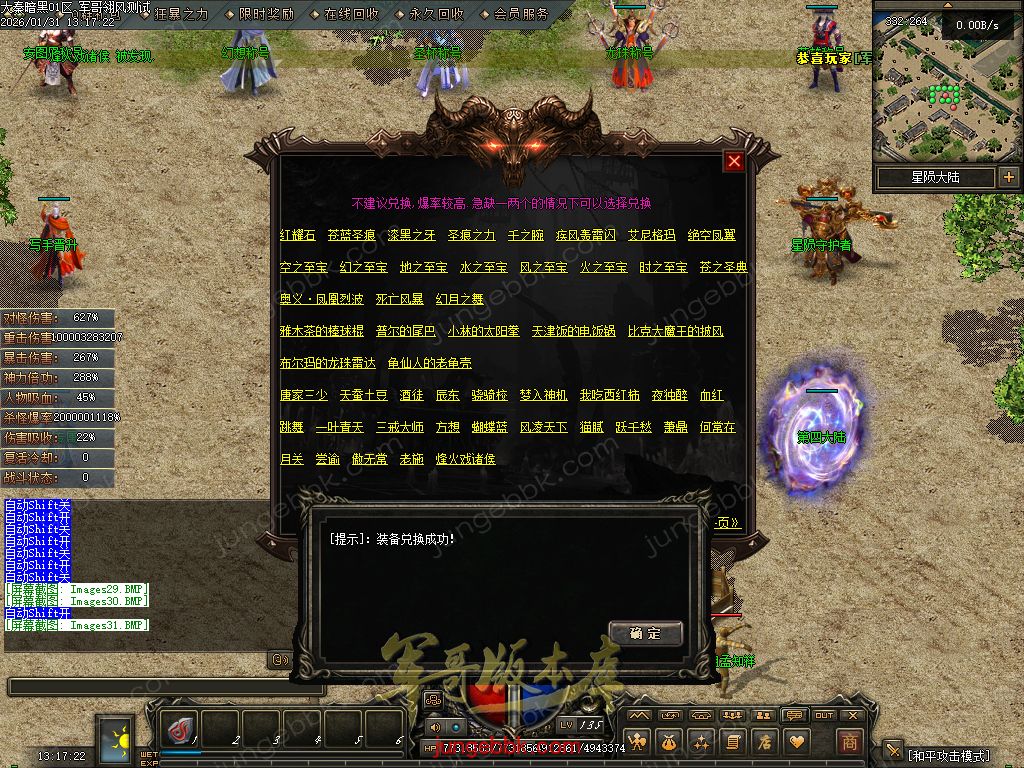This screenshot has width=1024, height=768.
Task: Open the 在线回收 menu
Action: 351,14
